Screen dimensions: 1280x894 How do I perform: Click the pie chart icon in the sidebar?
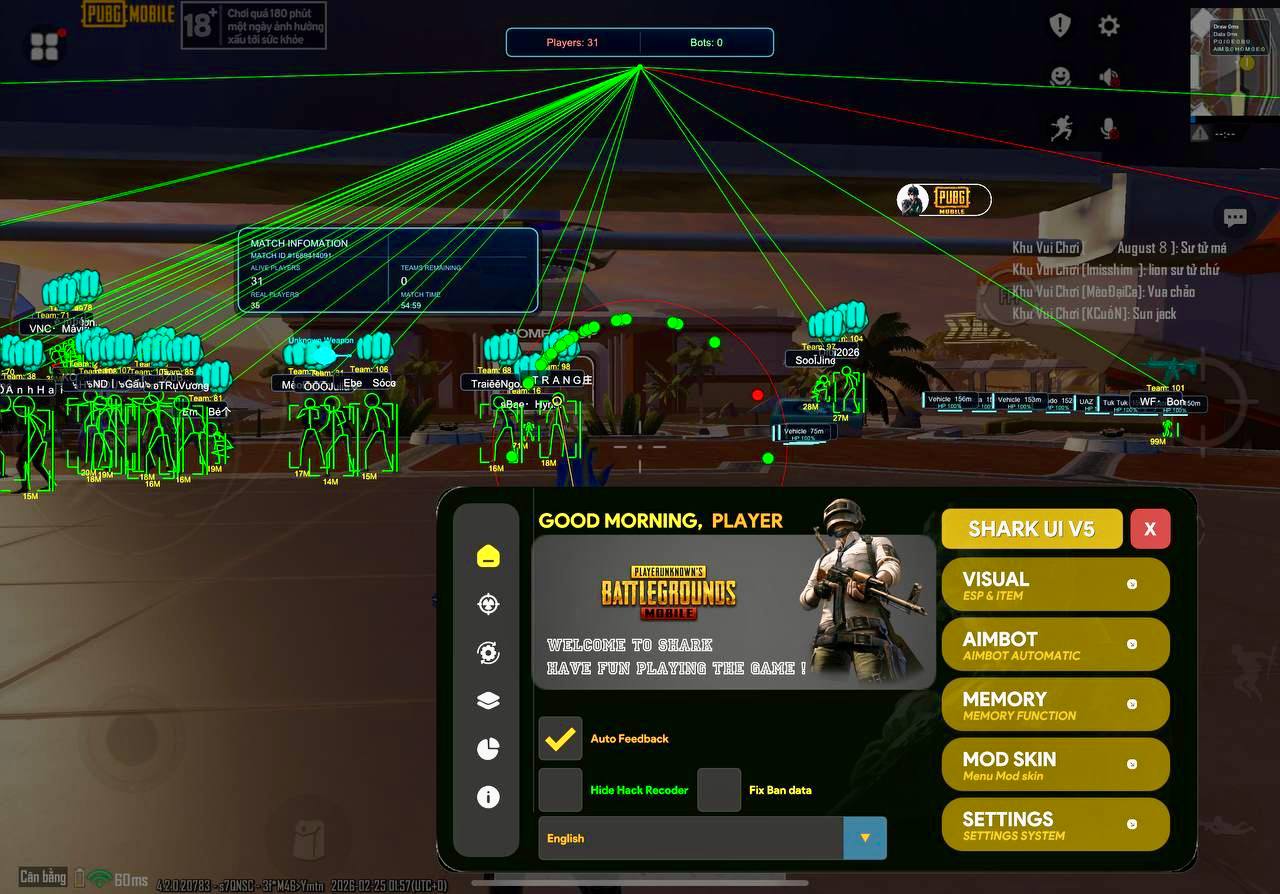pos(487,748)
